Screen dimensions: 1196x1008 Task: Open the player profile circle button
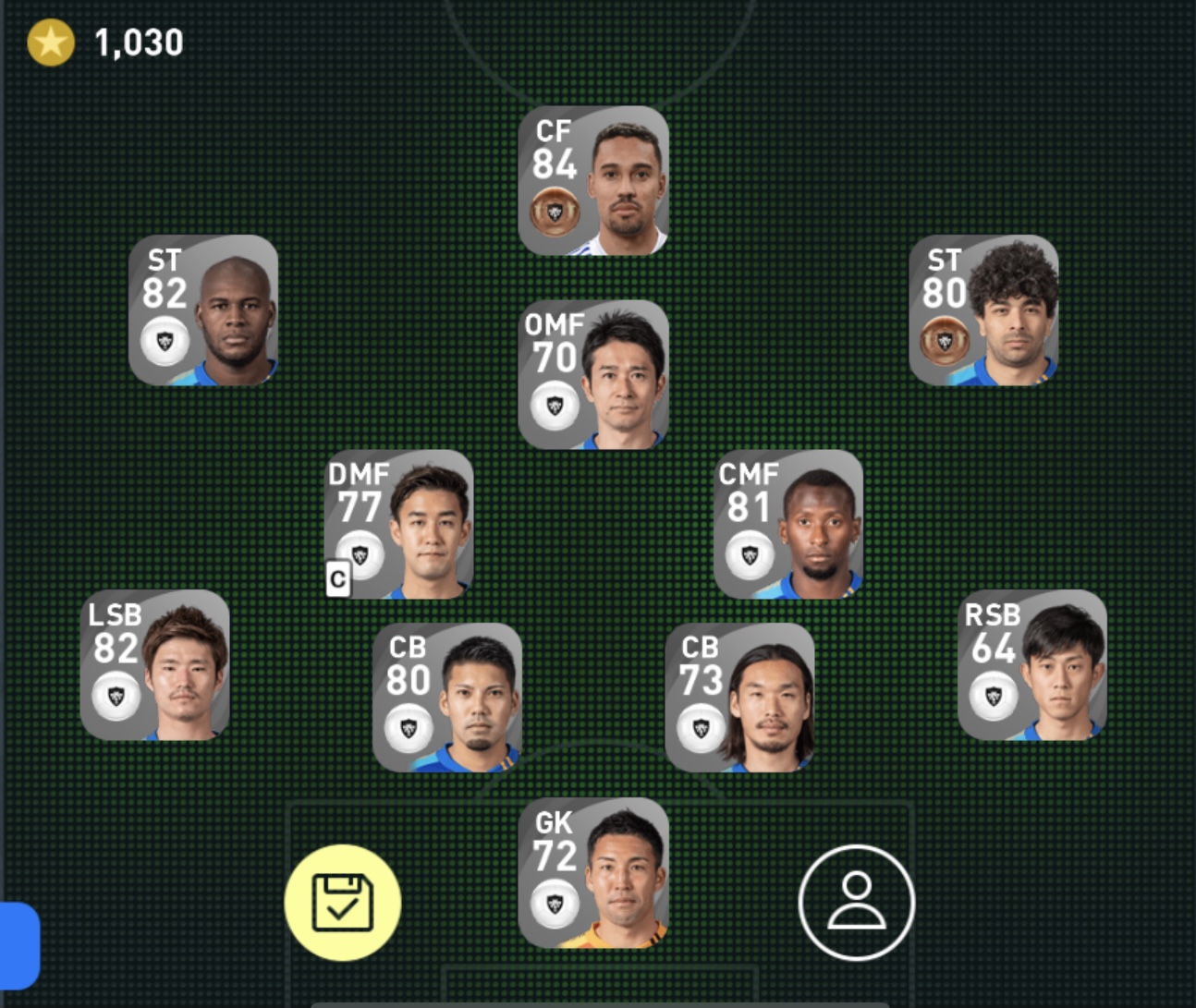pyautogui.click(x=857, y=903)
